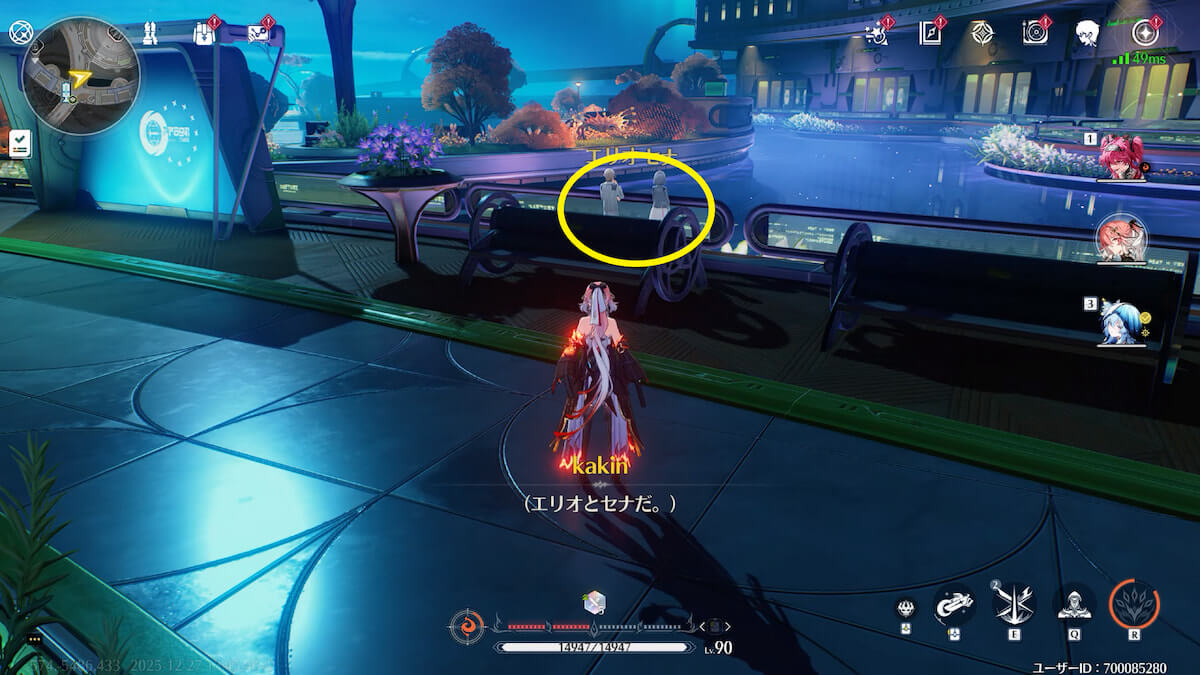Image resolution: width=1200 pixels, height=675 pixels.
Task: Use the hooded figure echo skill
Action: tap(1074, 603)
